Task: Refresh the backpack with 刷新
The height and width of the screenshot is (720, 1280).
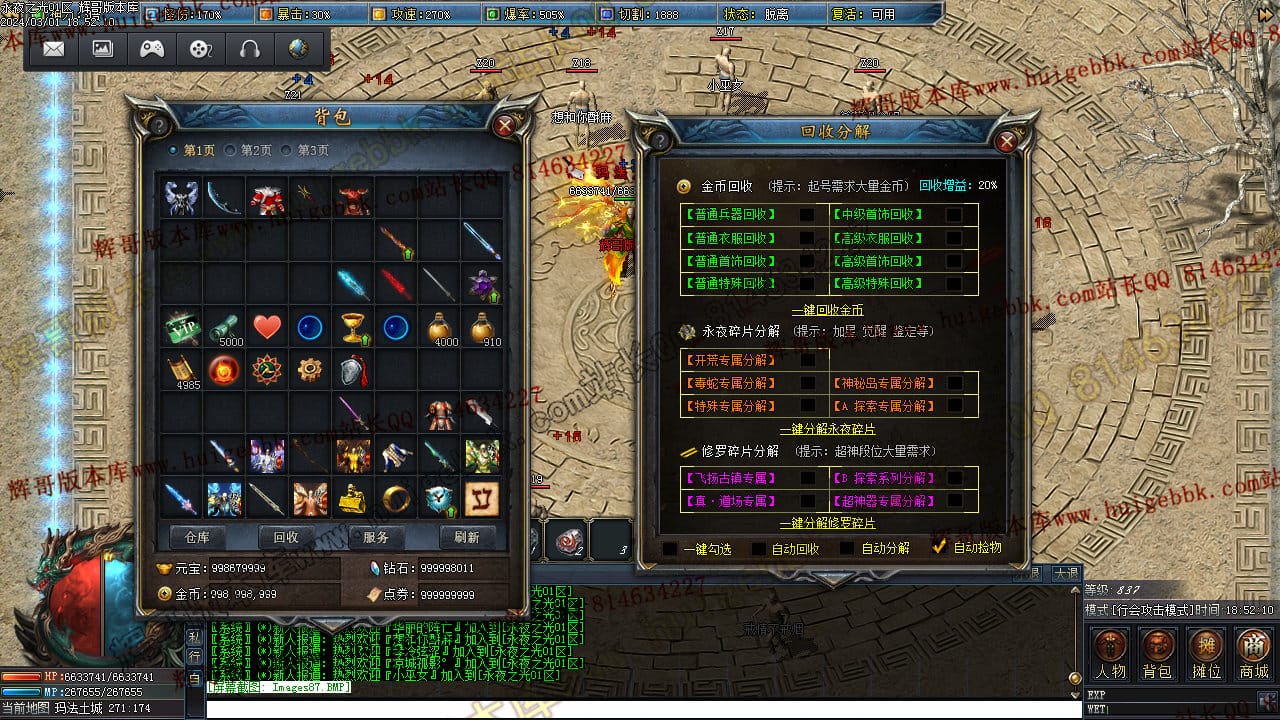Action: point(466,537)
